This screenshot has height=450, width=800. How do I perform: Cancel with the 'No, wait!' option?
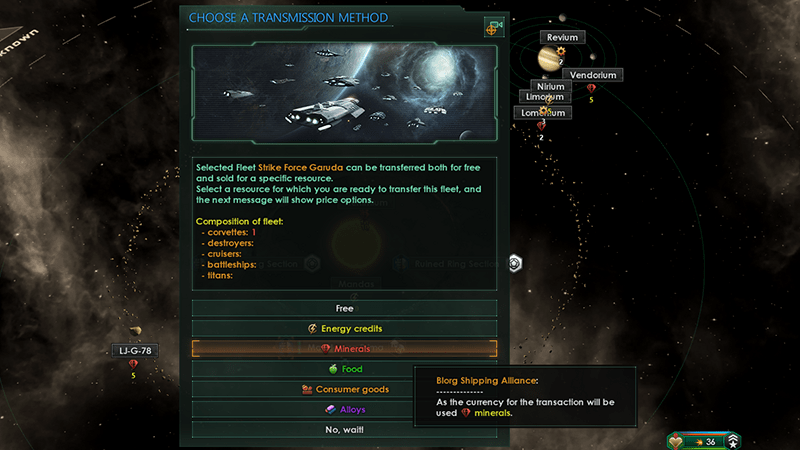[344, 430]
